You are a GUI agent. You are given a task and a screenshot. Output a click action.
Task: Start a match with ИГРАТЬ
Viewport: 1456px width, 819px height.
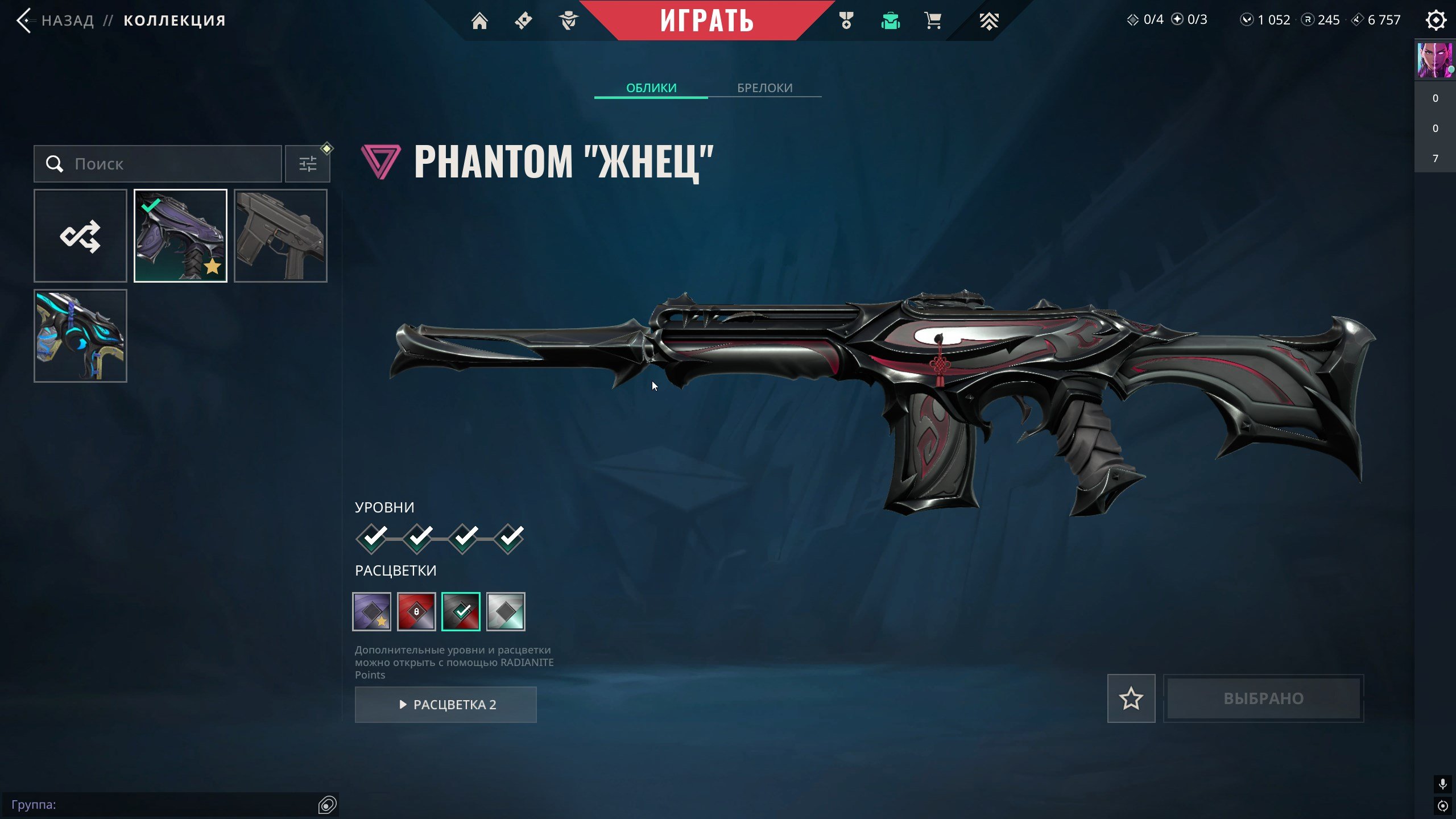pyautogui.click(x=706, y=20)
